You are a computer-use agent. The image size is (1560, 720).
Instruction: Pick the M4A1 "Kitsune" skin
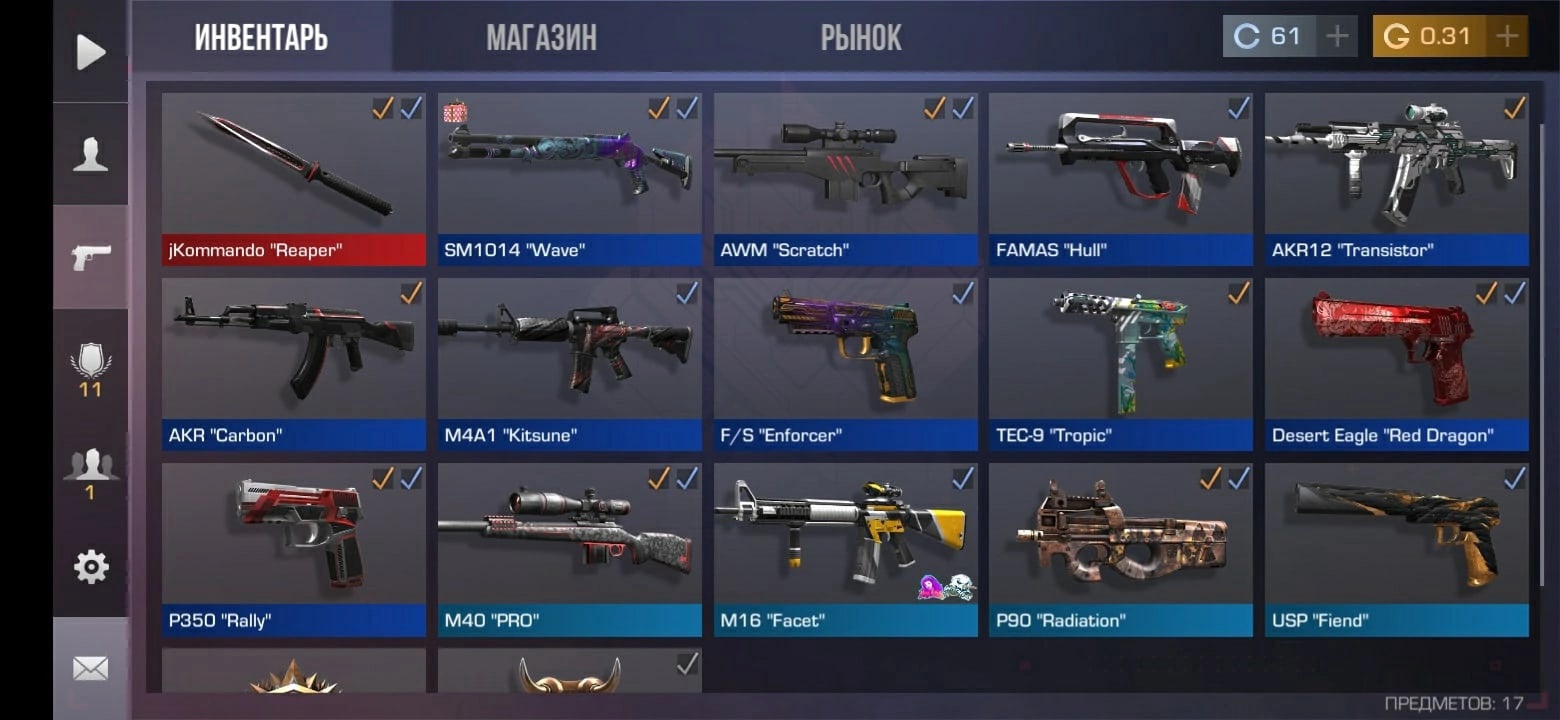click(569, 363)
